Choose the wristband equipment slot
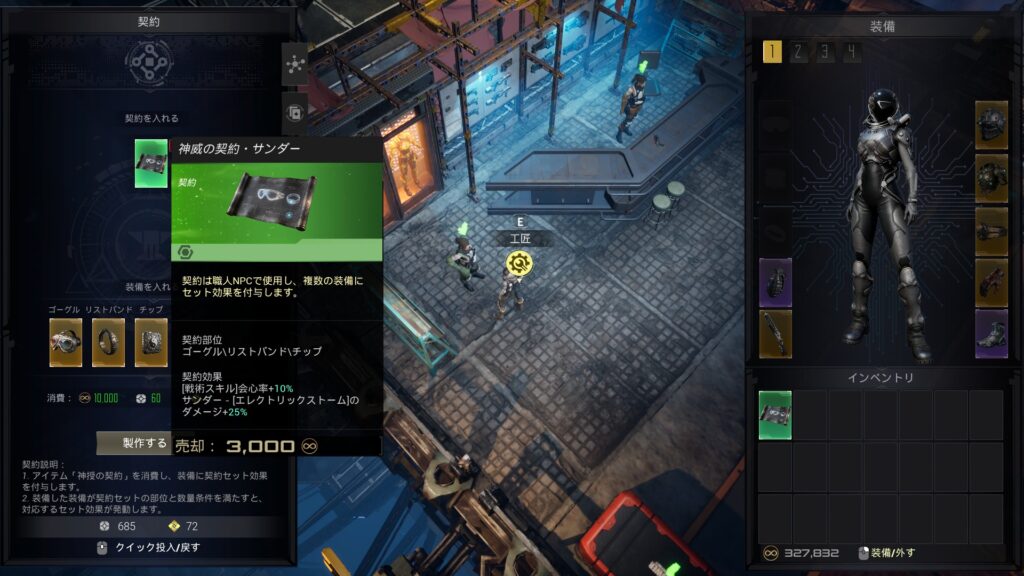The image size is (1024, 576). click(108, 342)
